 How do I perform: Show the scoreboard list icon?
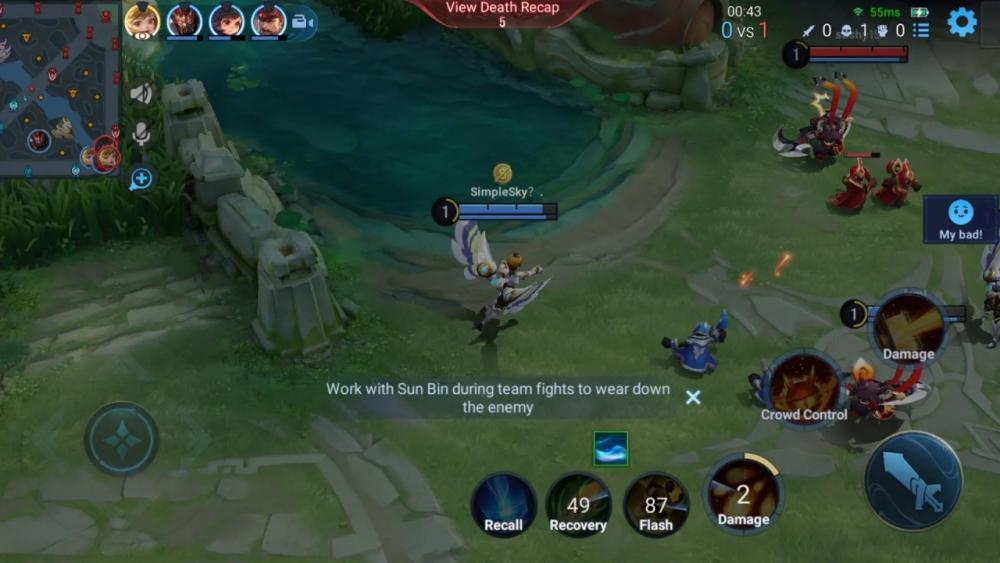(x=921, y=30)
